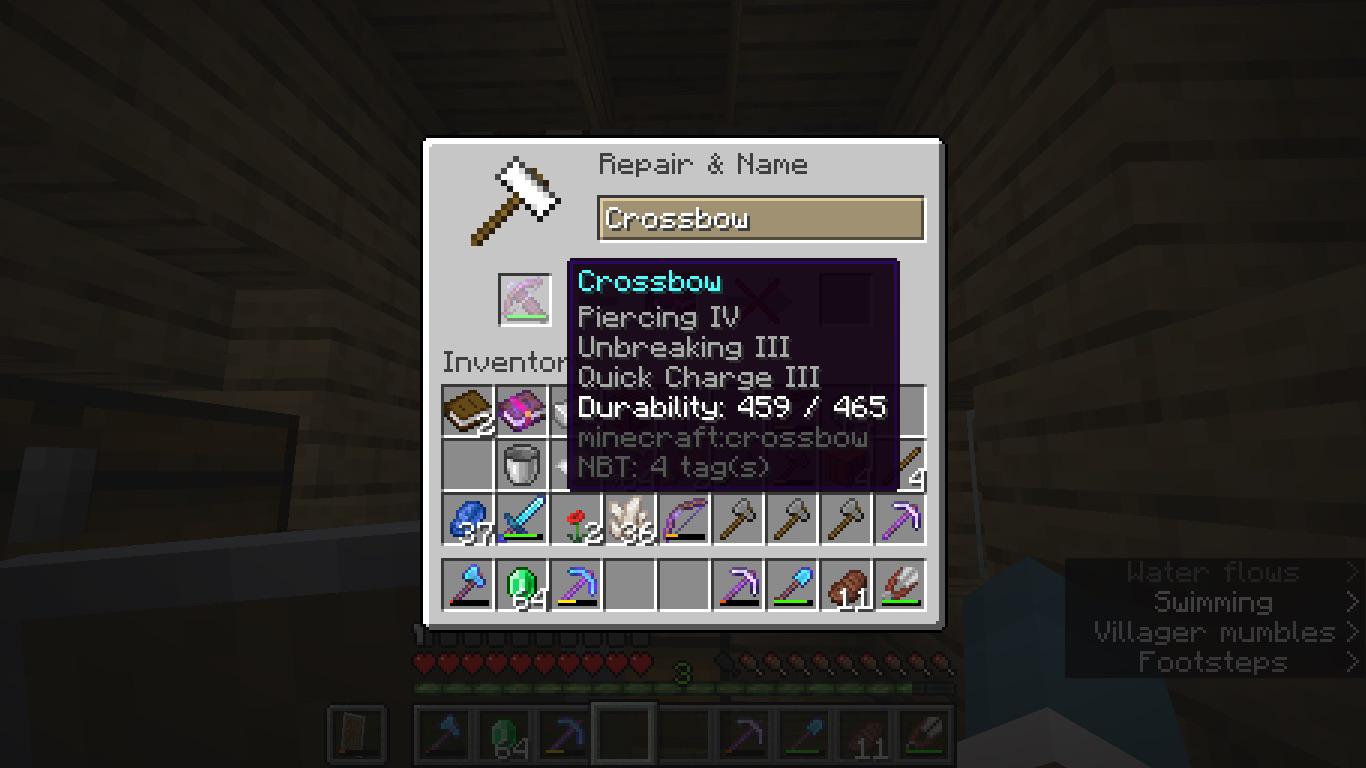
Task: Select the enchanted crossbow in the inventory
Action: pyautogui.click(x=684, y=518)
